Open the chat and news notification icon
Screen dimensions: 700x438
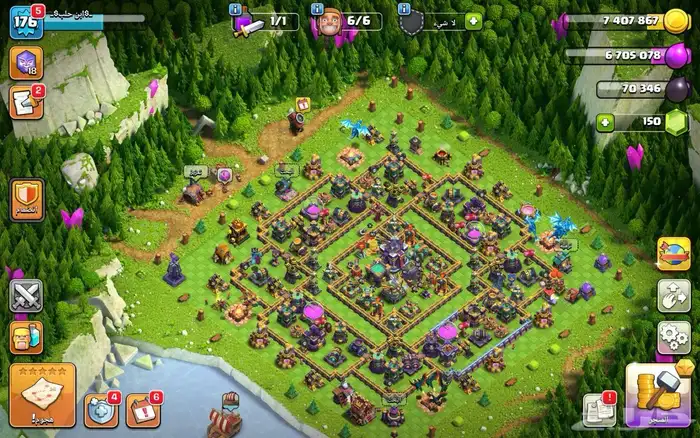click(x=24, y=102)
